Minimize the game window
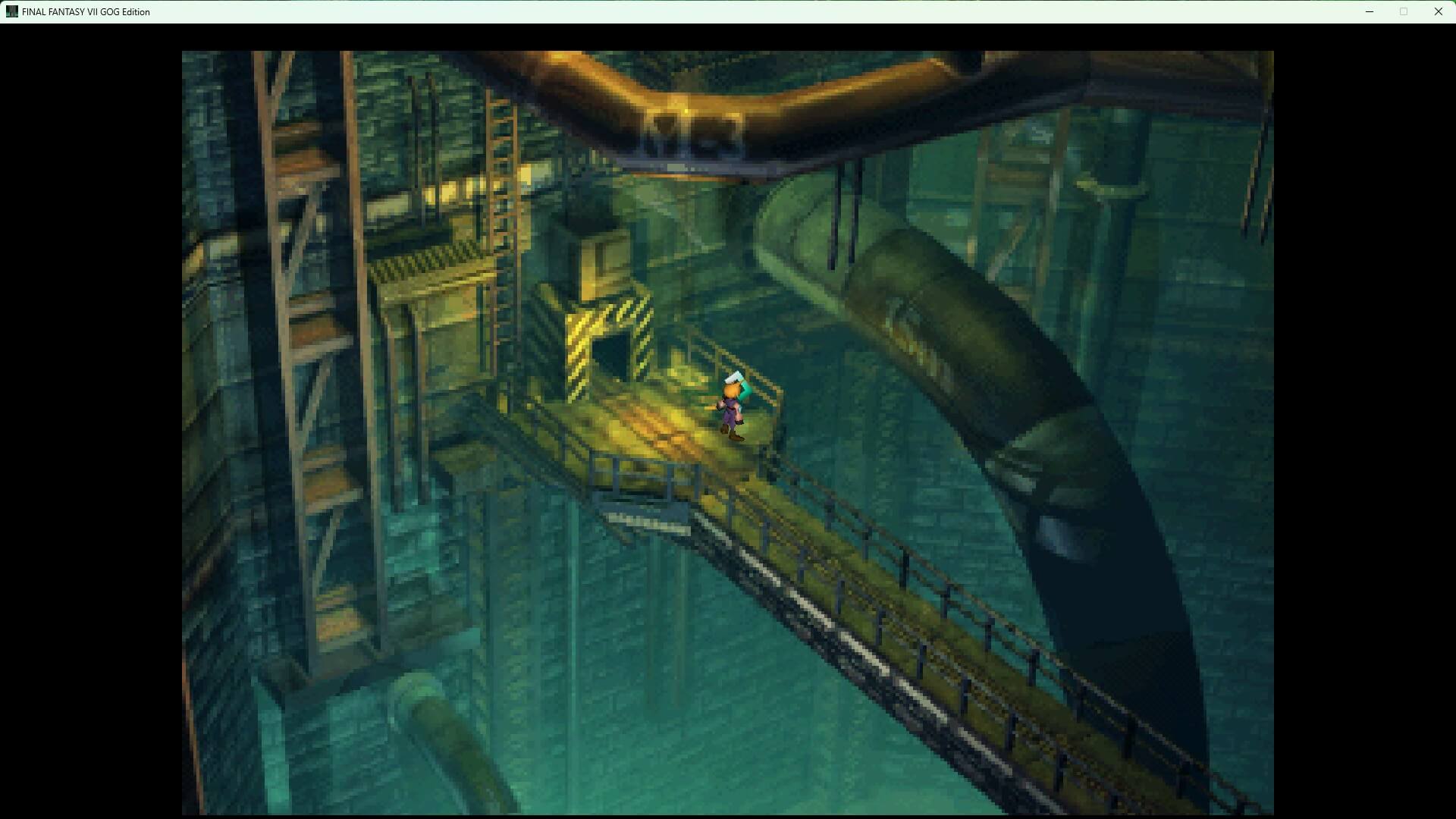The height and width of the screenshot is (819, 1456). (x=1370, y=11)
